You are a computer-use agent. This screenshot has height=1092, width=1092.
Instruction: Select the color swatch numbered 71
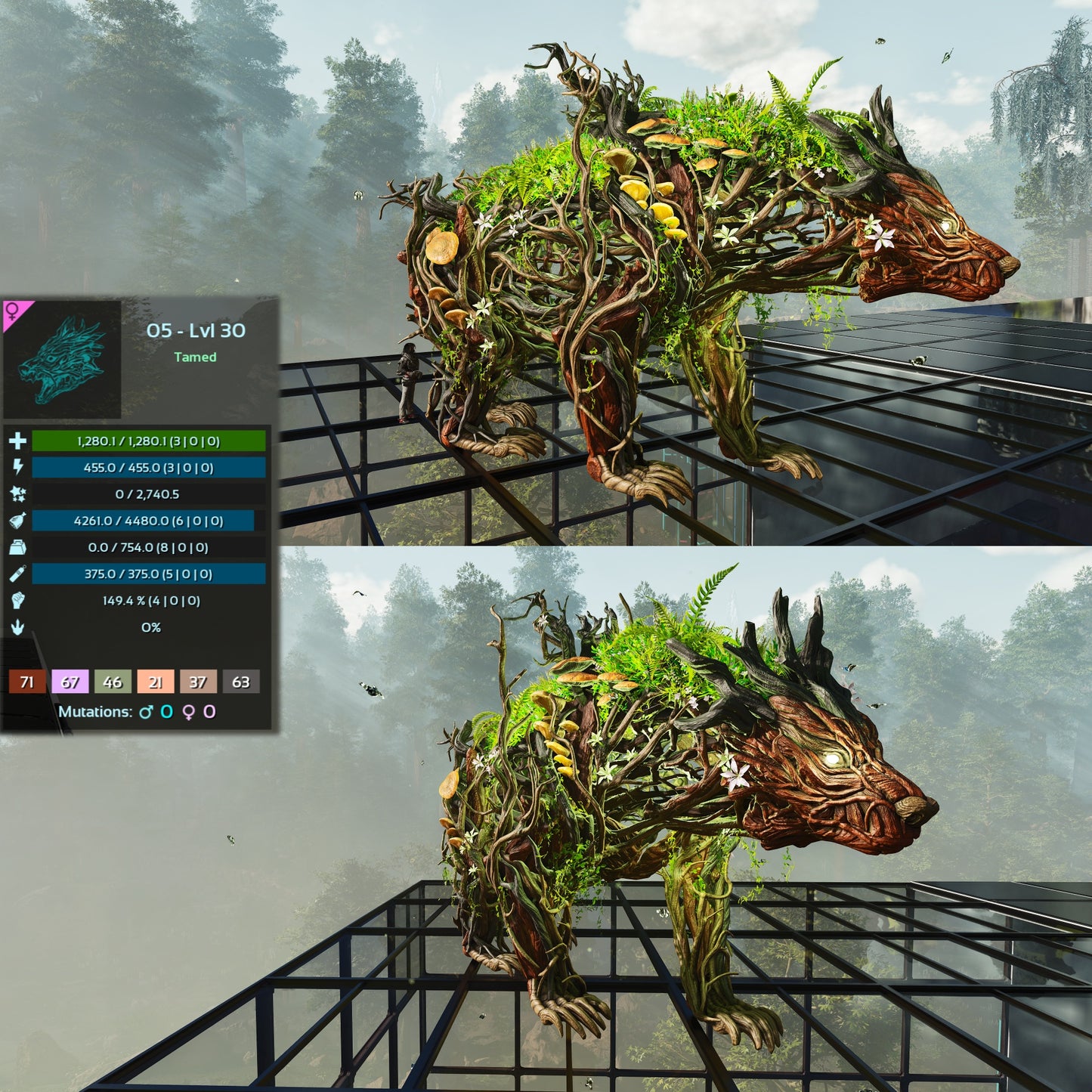pyautogui.click(x=26, y=682)
